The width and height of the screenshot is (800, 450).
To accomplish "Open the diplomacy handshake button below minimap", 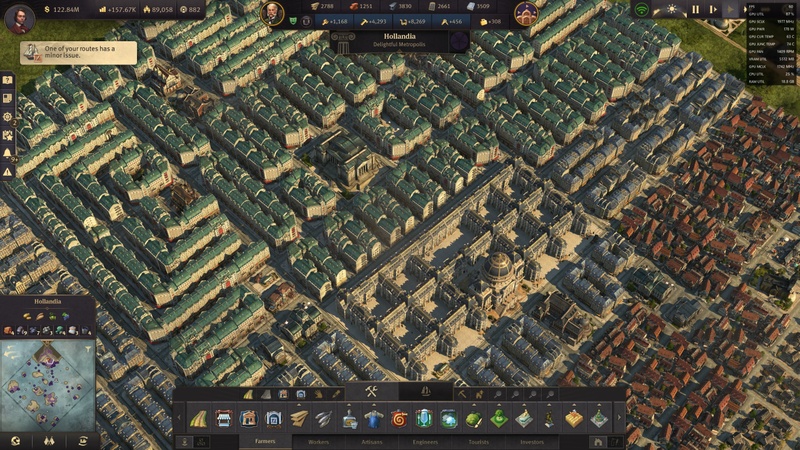I will coord(47,440).
